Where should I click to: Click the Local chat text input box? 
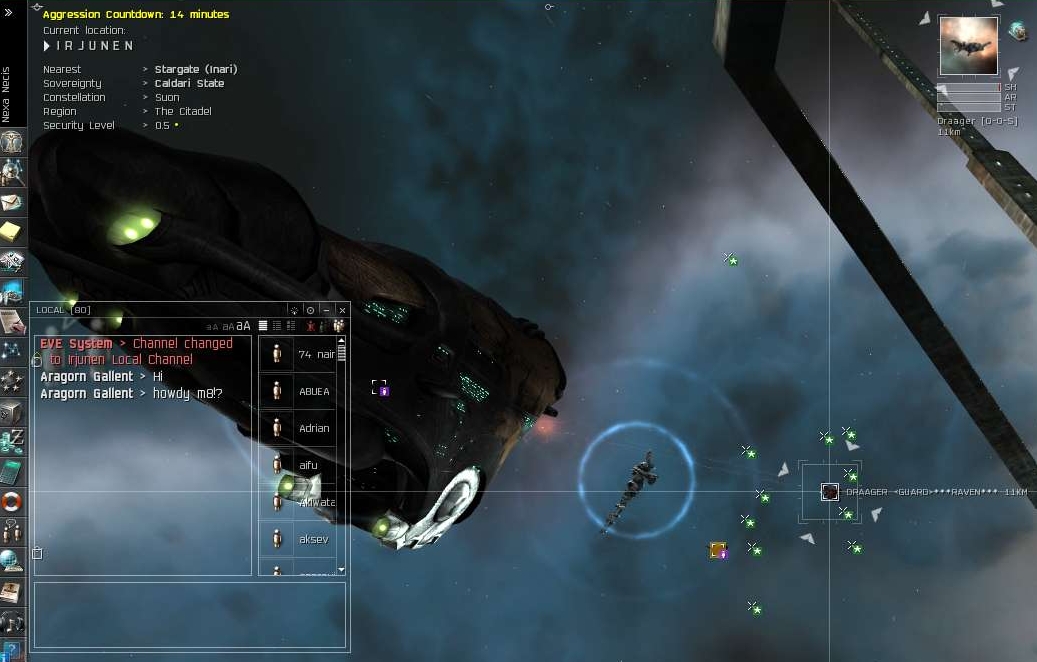190,615
